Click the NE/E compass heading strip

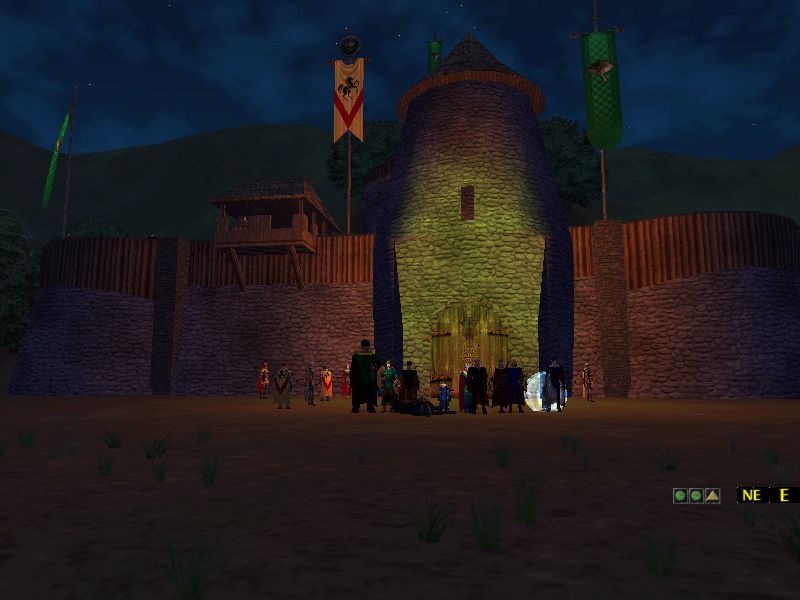[768, 495]
